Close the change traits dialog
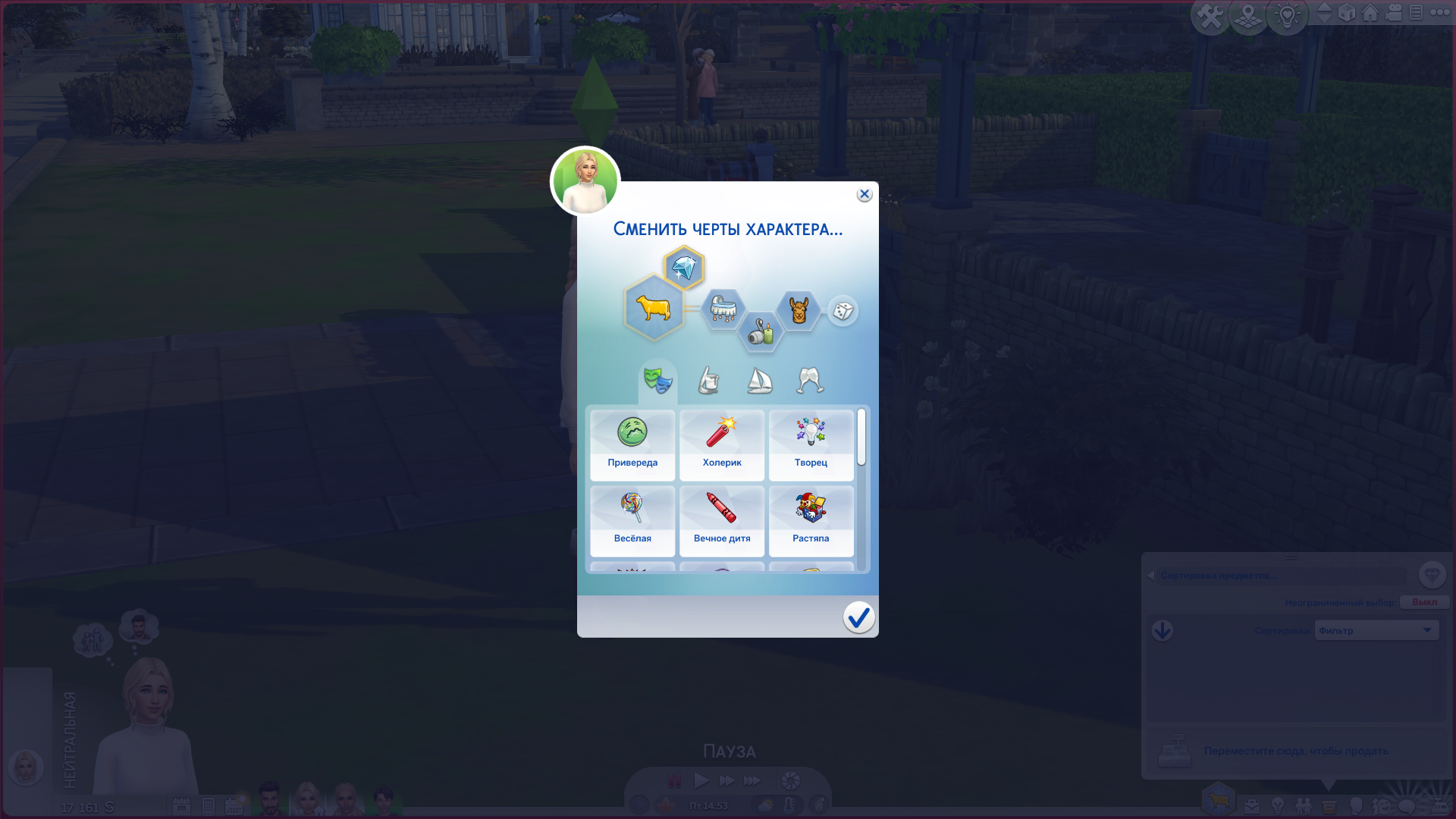This screenshot has height=819, width=1456. [x=864, y=194]
